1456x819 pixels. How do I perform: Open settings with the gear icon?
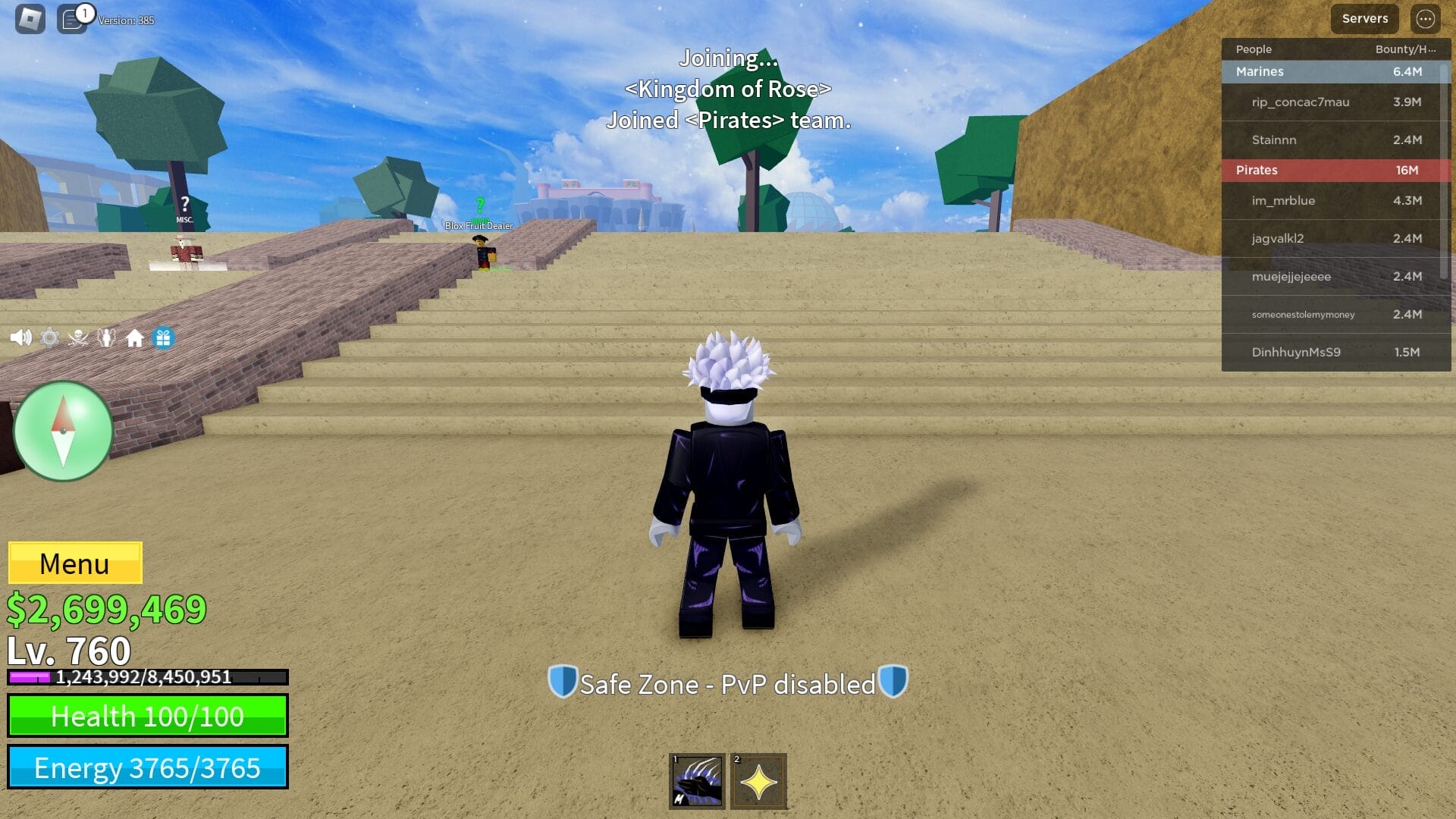coord(49,339)
